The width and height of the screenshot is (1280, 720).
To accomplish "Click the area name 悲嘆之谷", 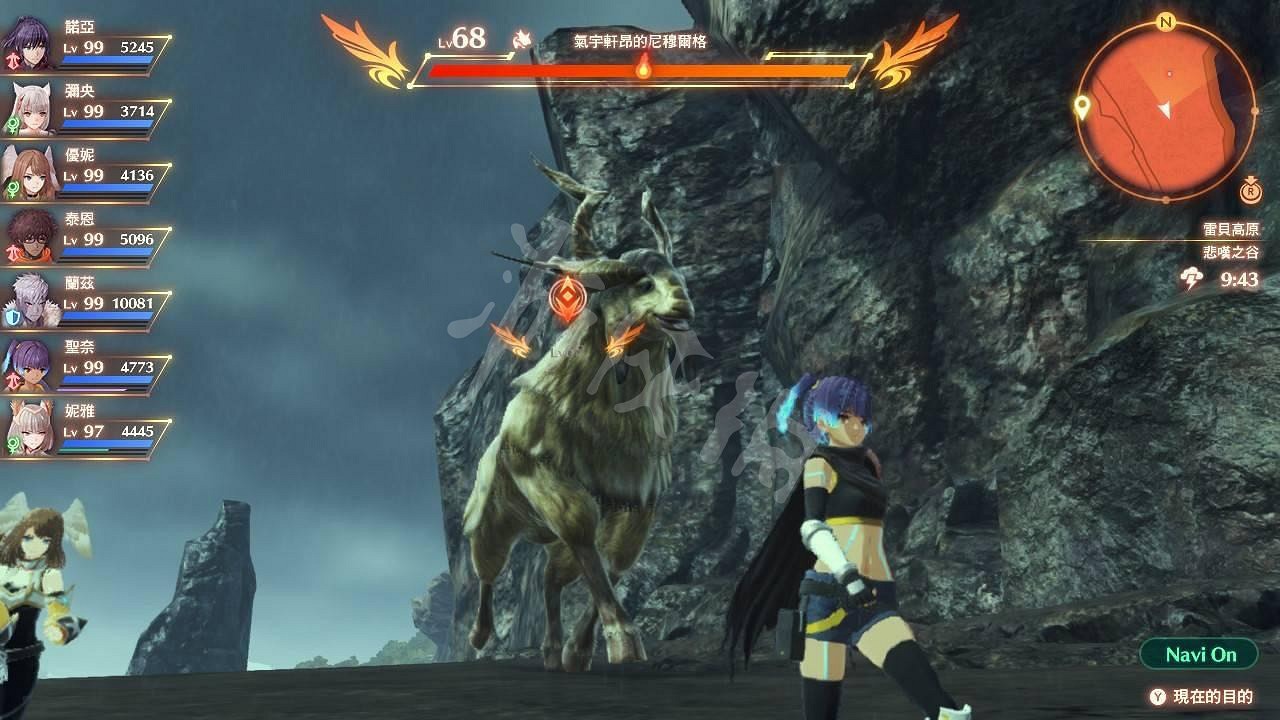I will pos(1231,253).
